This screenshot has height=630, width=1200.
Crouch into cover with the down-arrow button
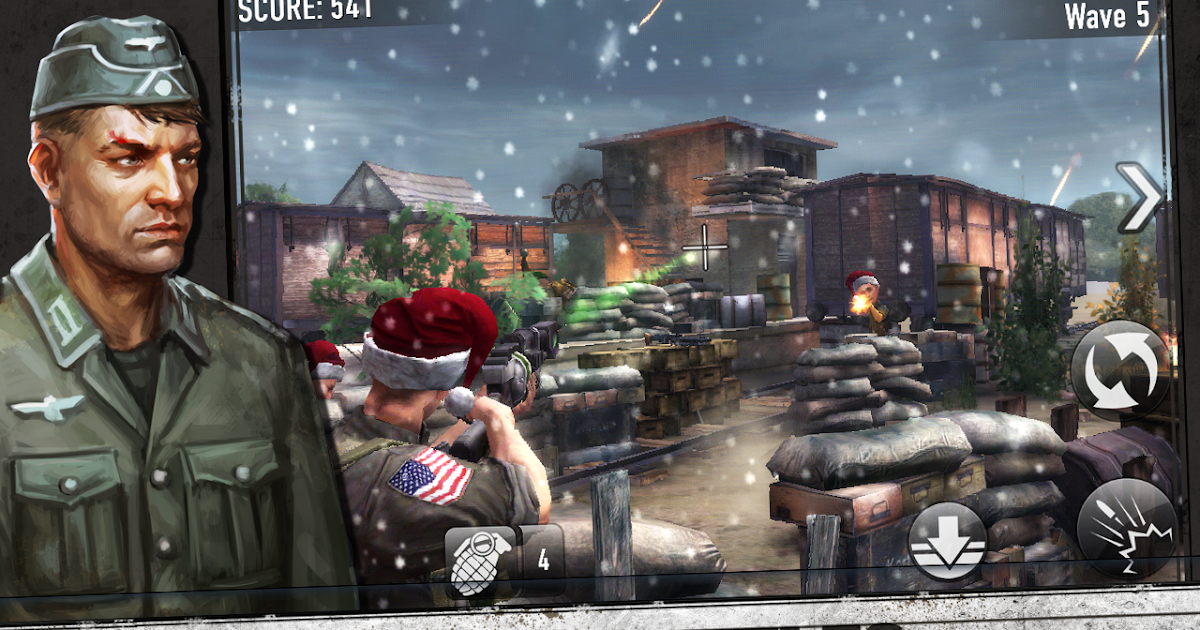(946, 544)
